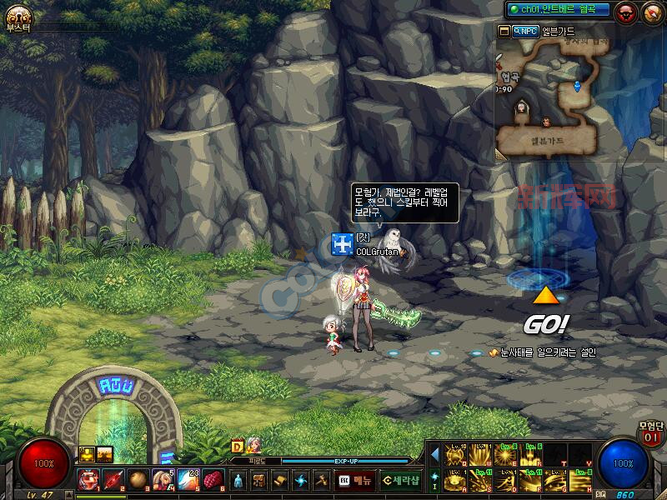The width and height of the screenshot is (667, 500).
Task: Open the NPC search button
Action: (525, 31)
